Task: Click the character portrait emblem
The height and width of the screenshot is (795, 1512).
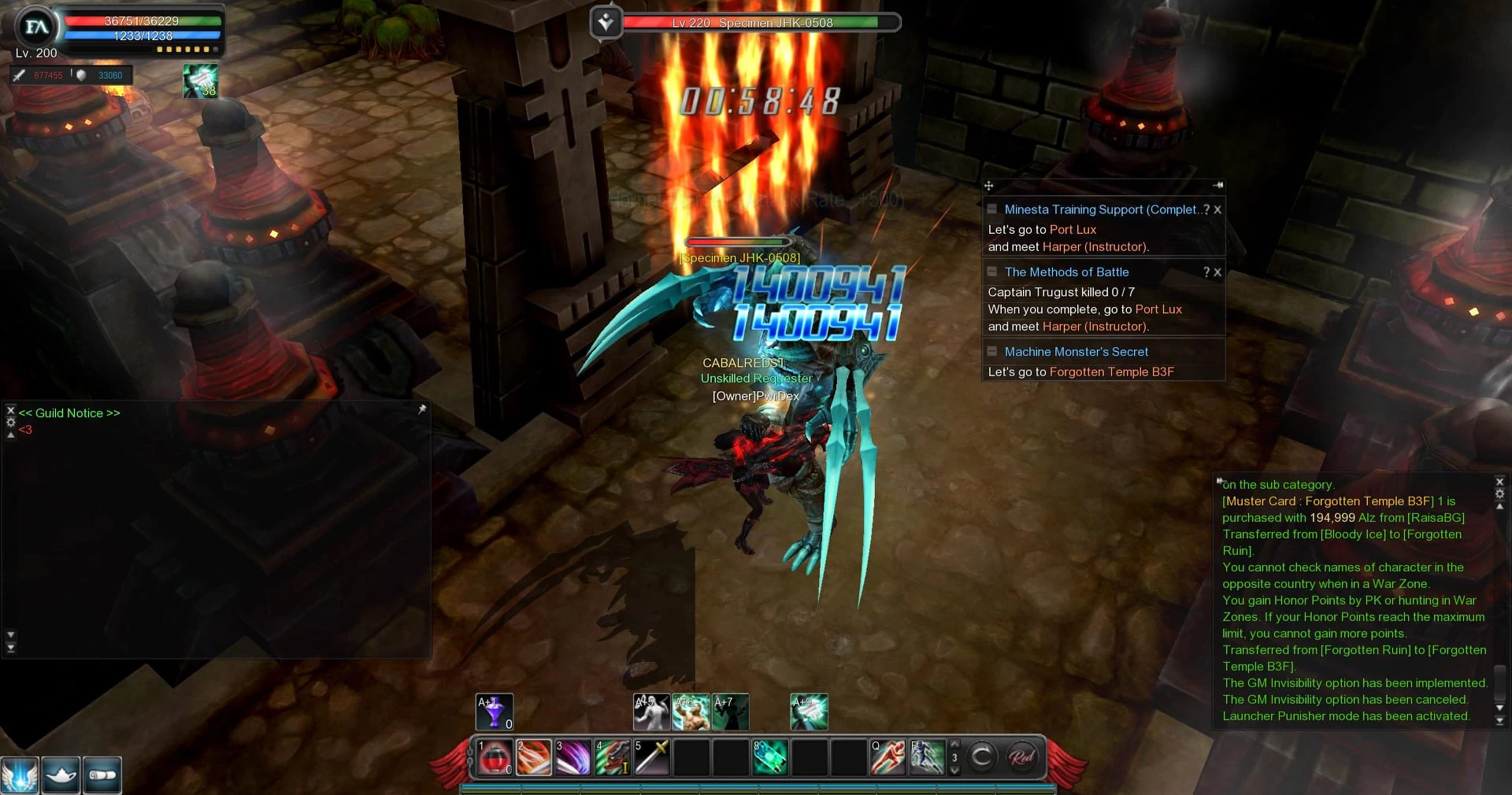Action: point(36,28)
